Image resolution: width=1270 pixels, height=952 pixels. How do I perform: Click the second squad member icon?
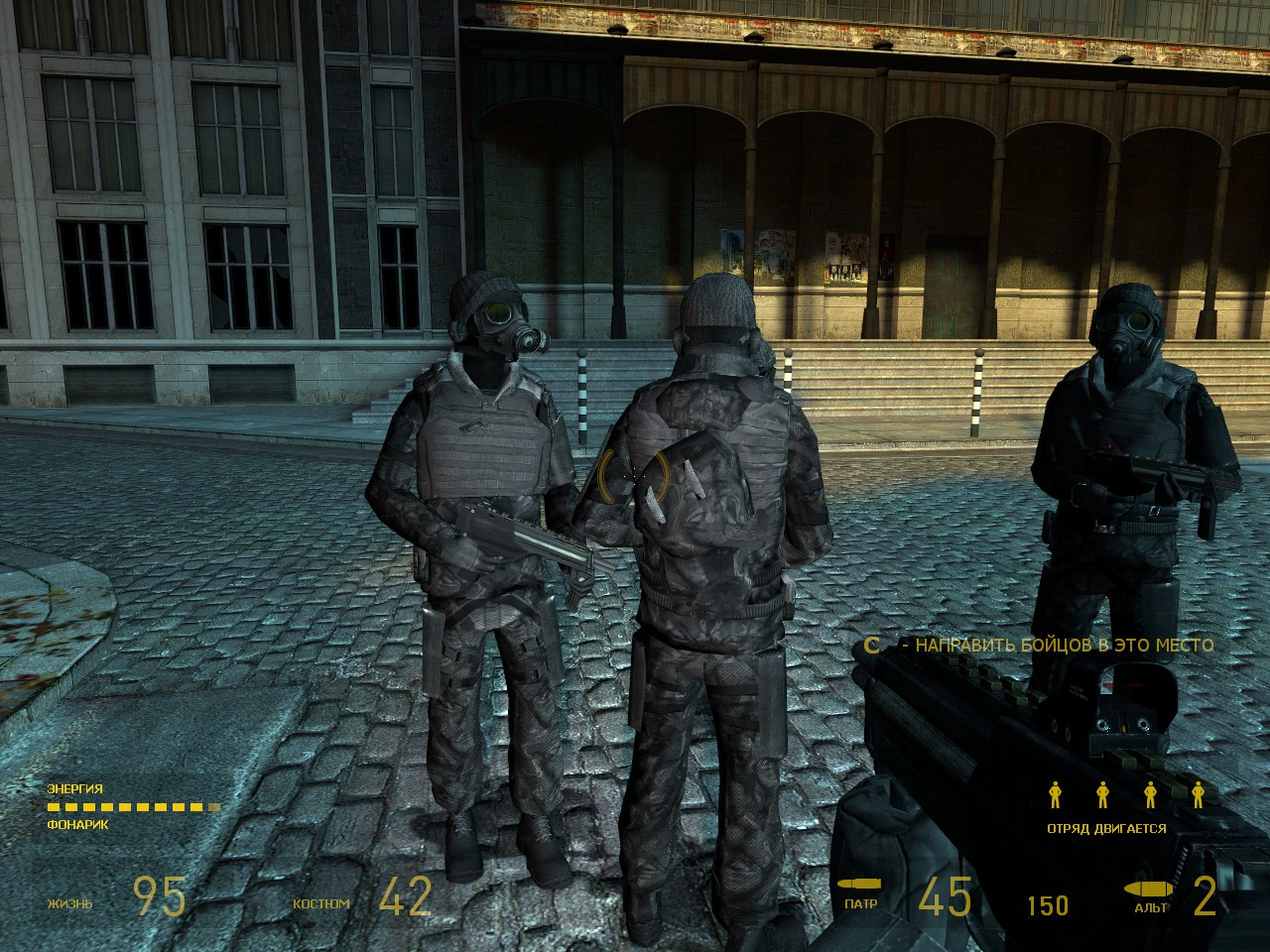pos(1101,794)
